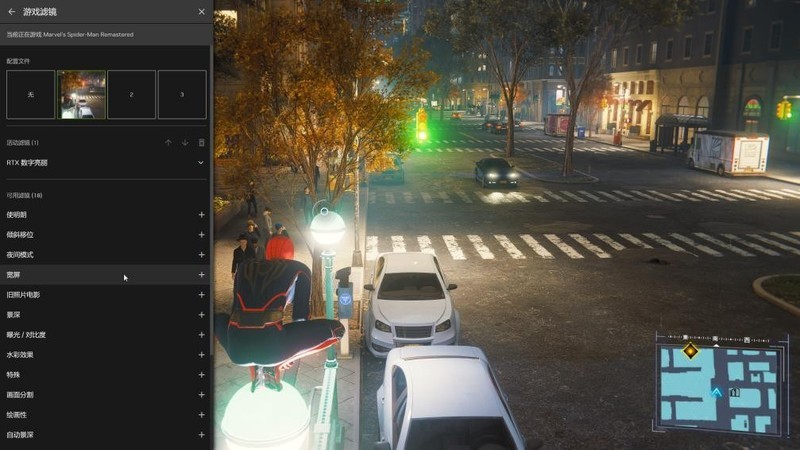
Task: Choose the profile with the street thumbnail
Action: pos(81,94)
